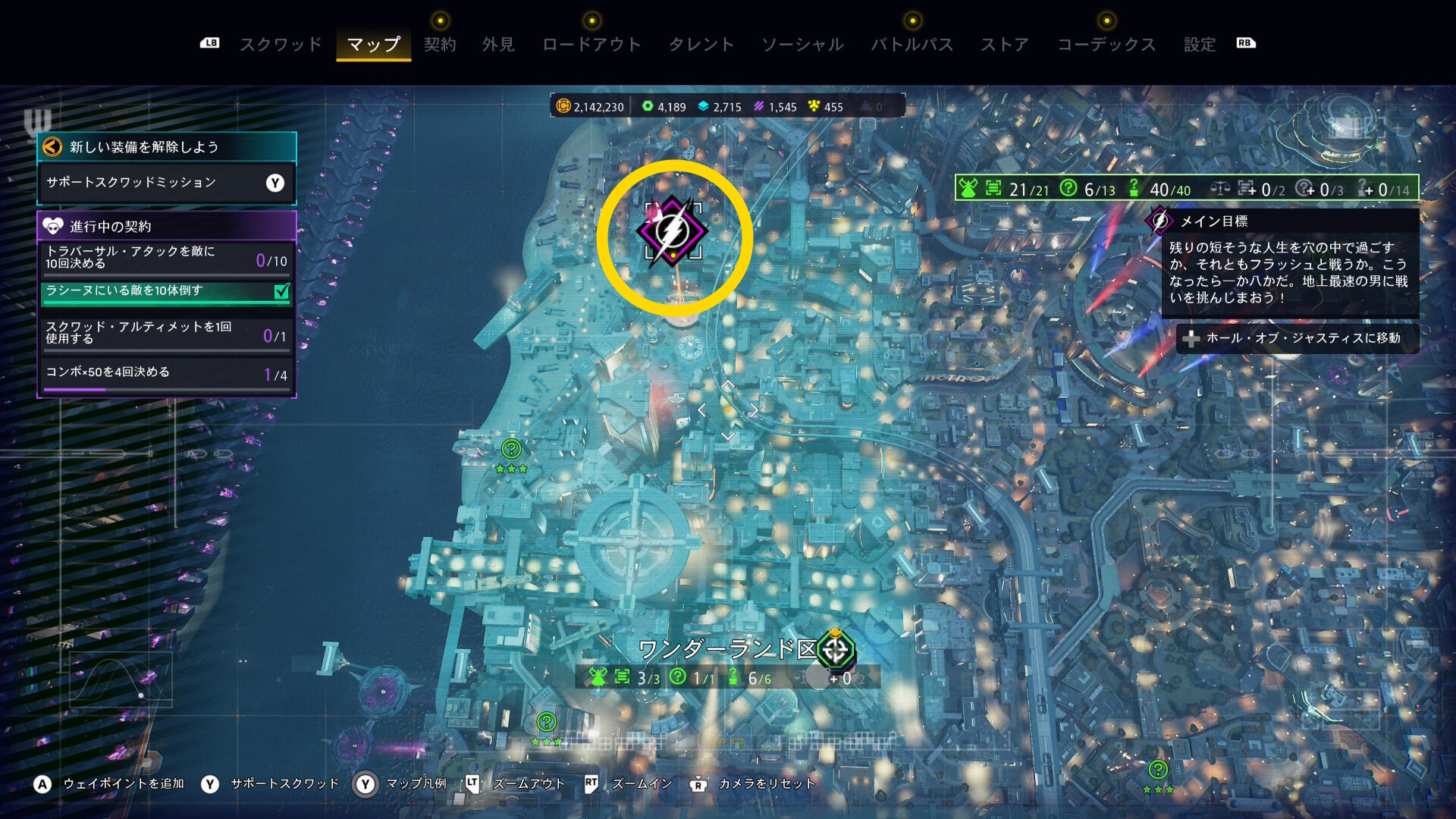The width and height of the screenshot is (1456, 819).
Task: Select the トラバーサル・アタック contract row
Action: coord(166,258)
